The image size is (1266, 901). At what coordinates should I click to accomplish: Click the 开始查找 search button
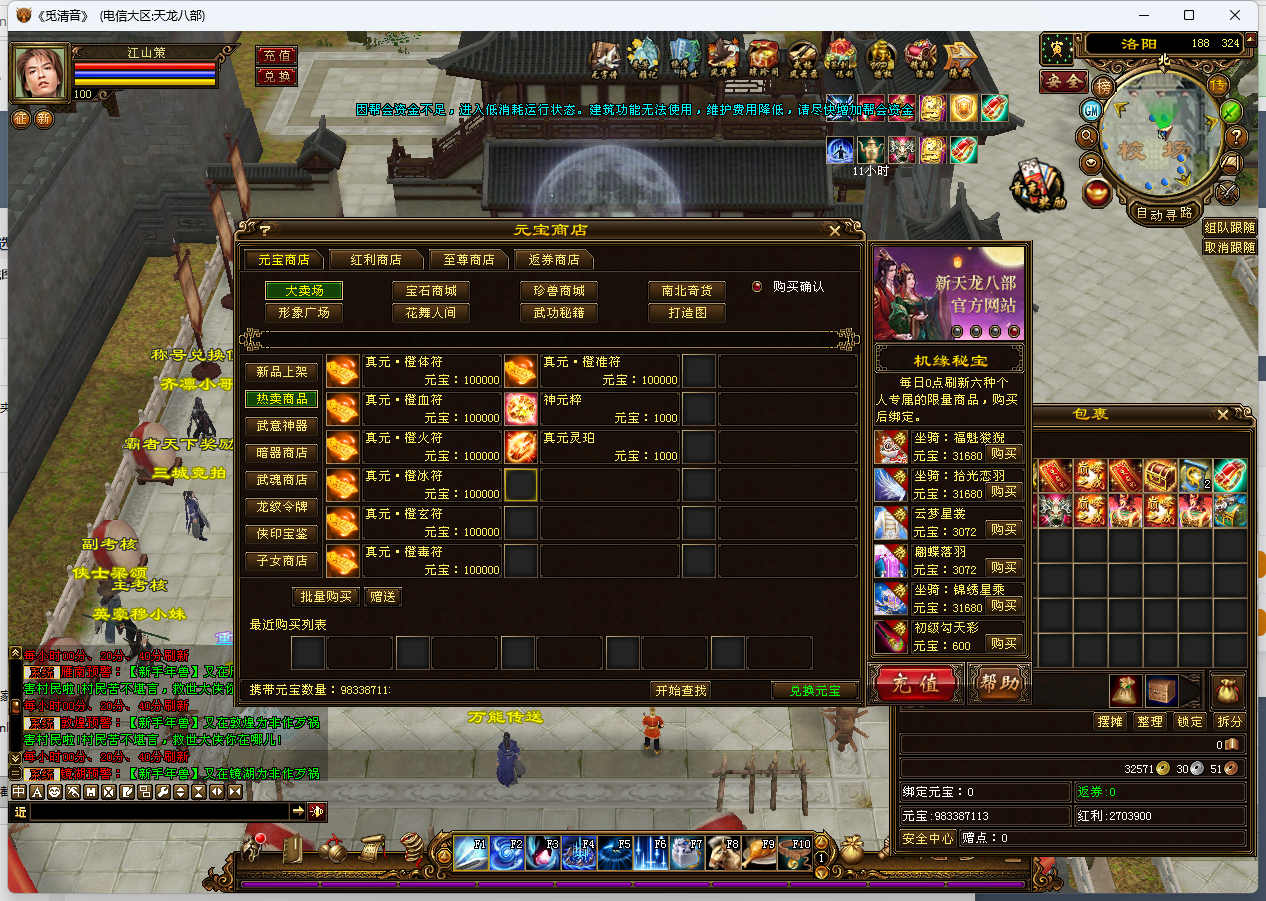point(681,690)
